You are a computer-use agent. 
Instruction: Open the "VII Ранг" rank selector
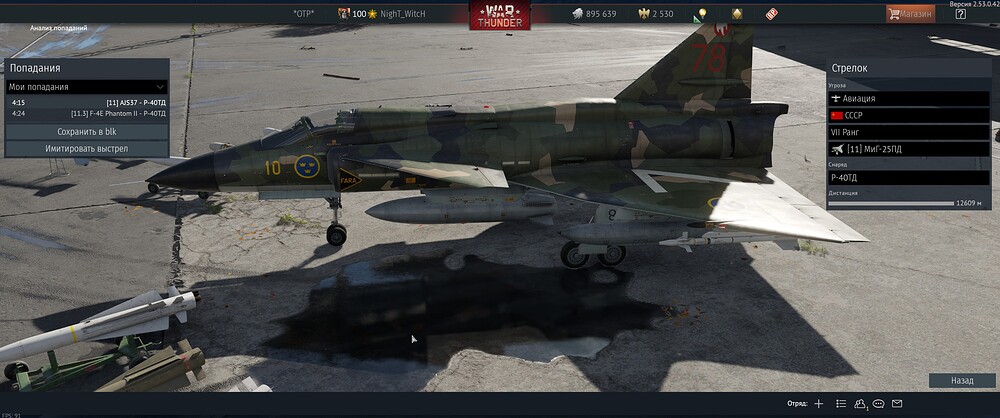tap(908, 132)
